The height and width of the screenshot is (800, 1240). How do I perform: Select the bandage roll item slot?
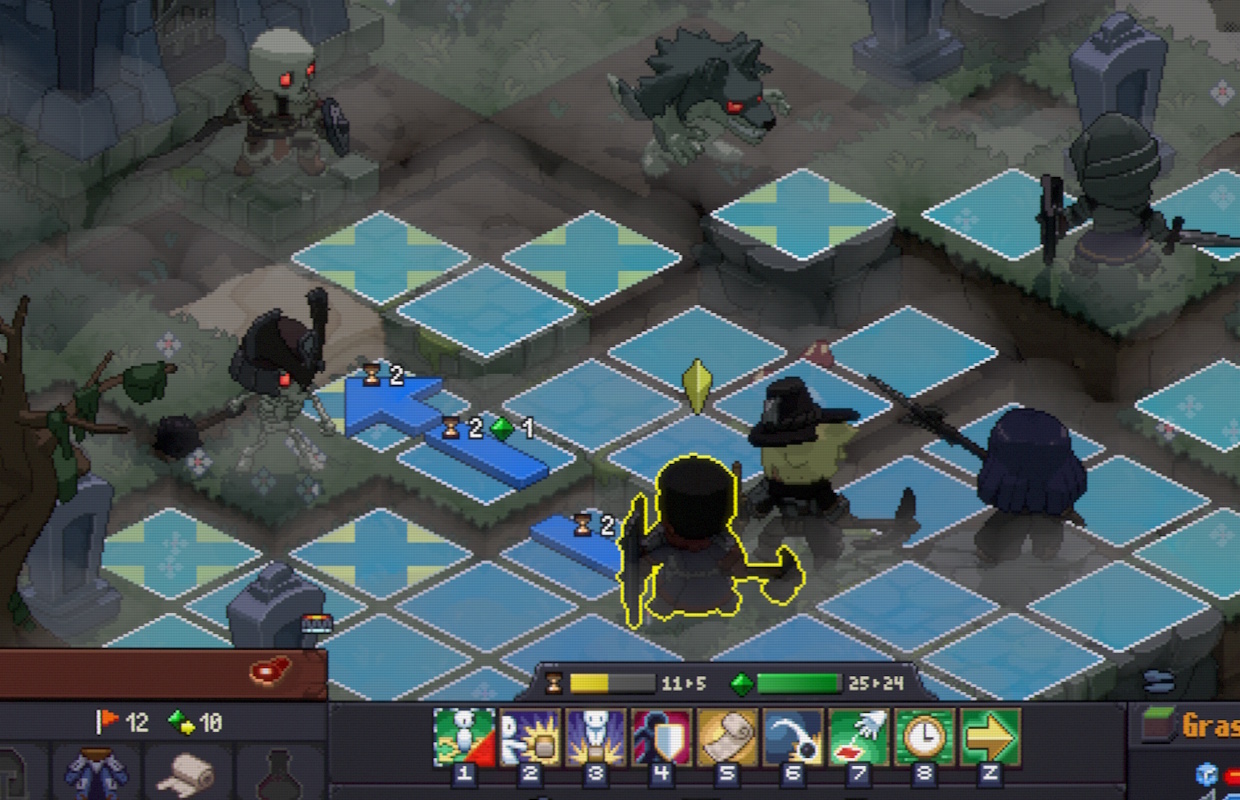pos(188,772)
